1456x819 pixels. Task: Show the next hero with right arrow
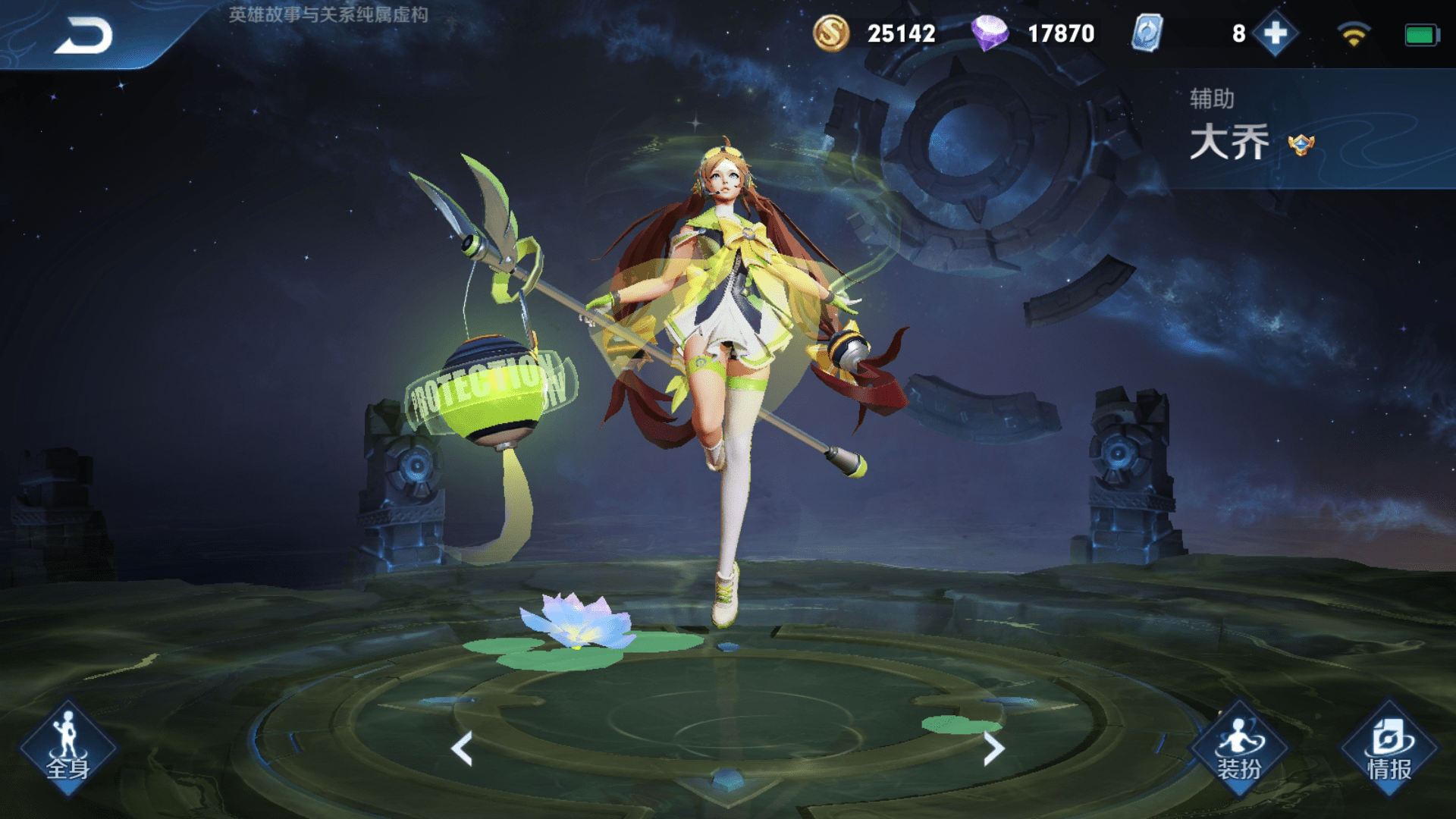993,748
